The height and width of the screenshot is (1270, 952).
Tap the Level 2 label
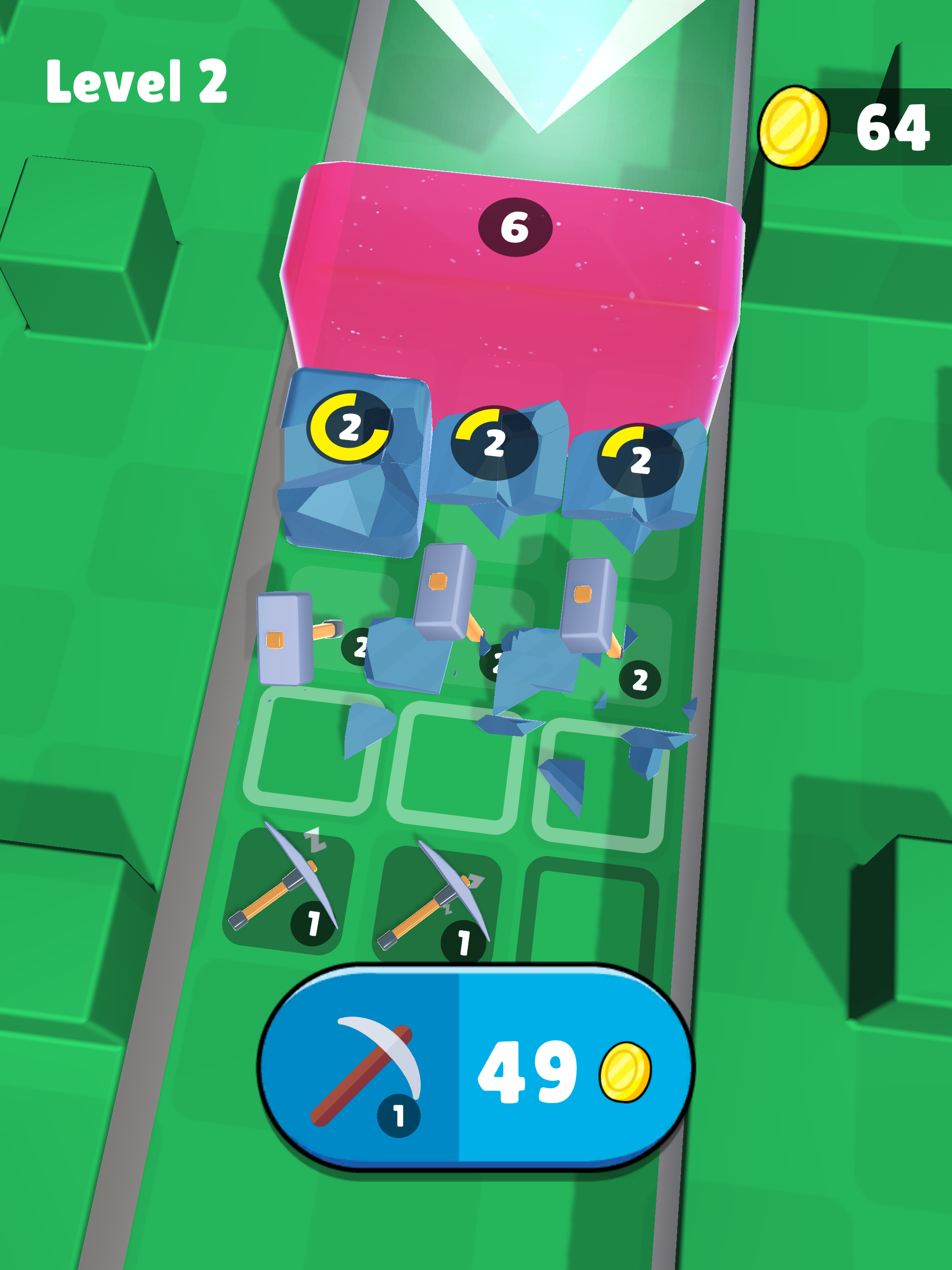coord(138,80)
